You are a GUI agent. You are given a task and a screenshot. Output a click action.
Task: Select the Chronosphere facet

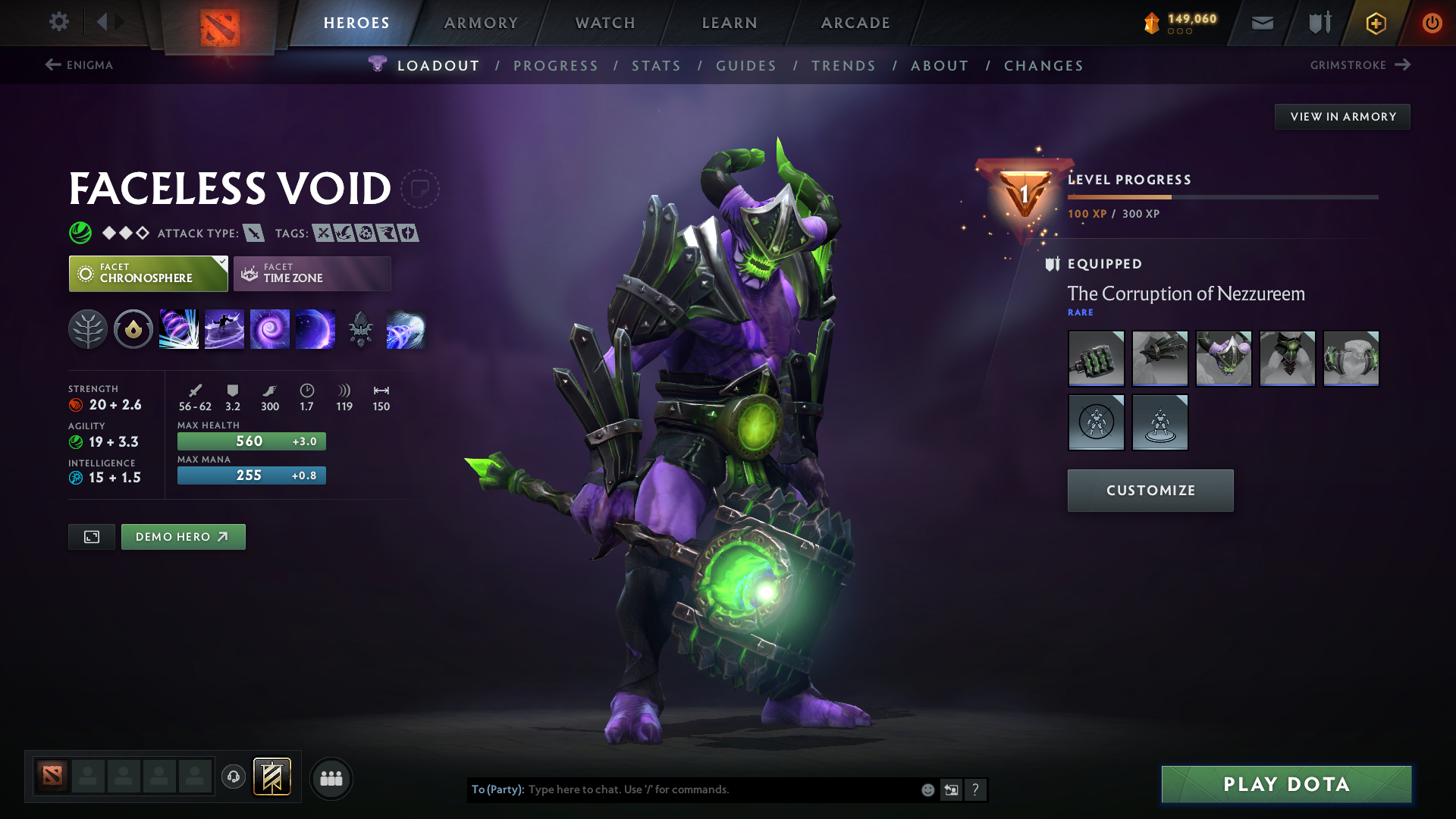147,273
